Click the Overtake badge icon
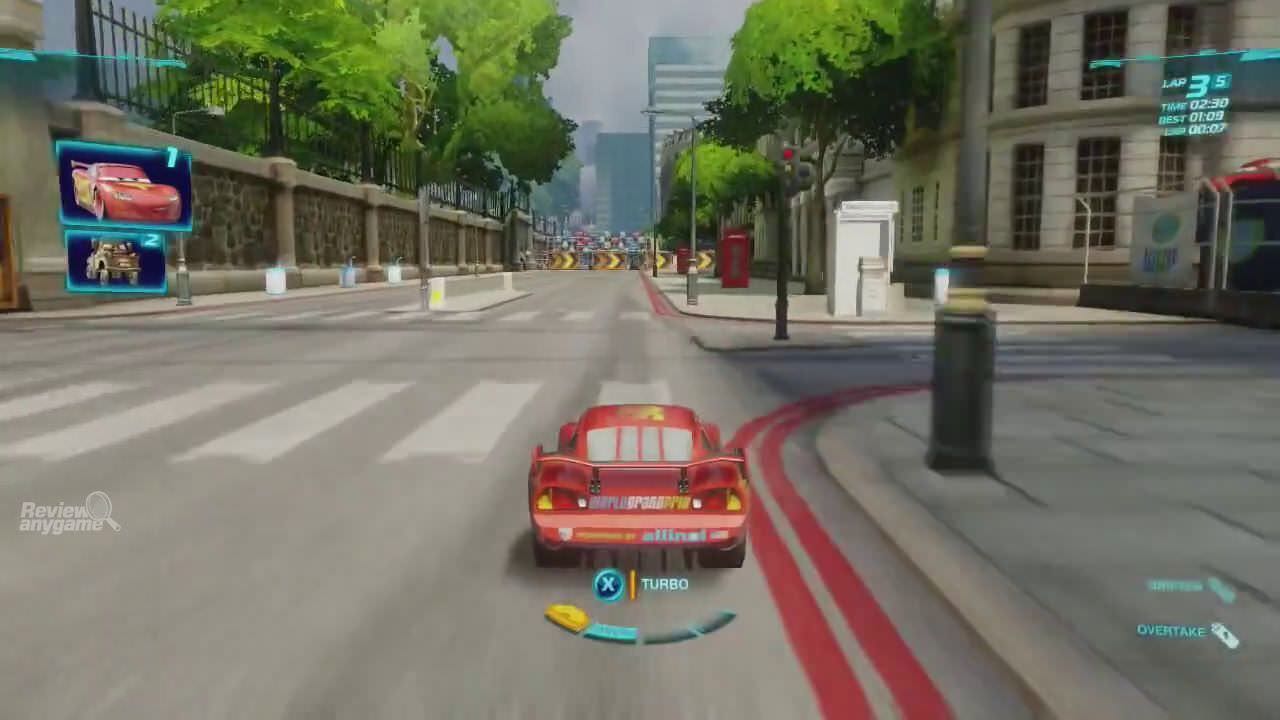 tap(1225, 635)
